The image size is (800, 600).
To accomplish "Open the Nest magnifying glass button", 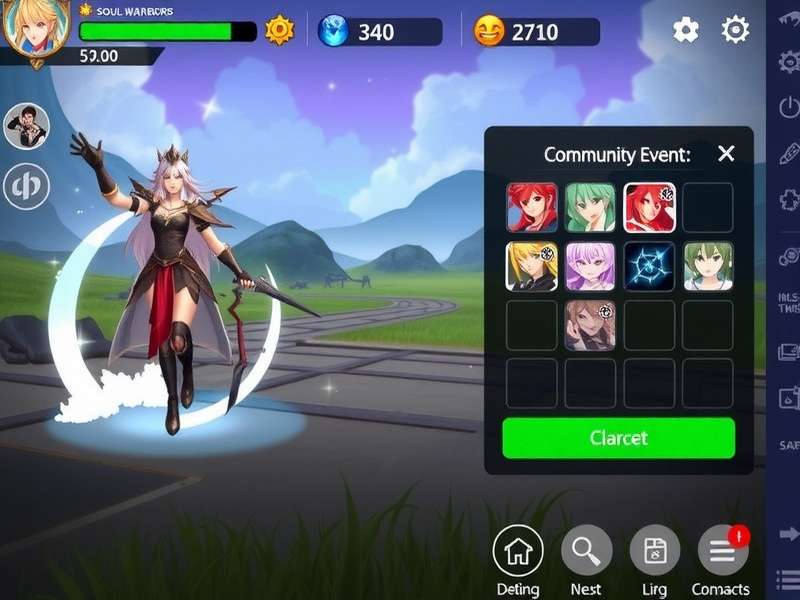I will pyautogui.click(x=586, y=551).
